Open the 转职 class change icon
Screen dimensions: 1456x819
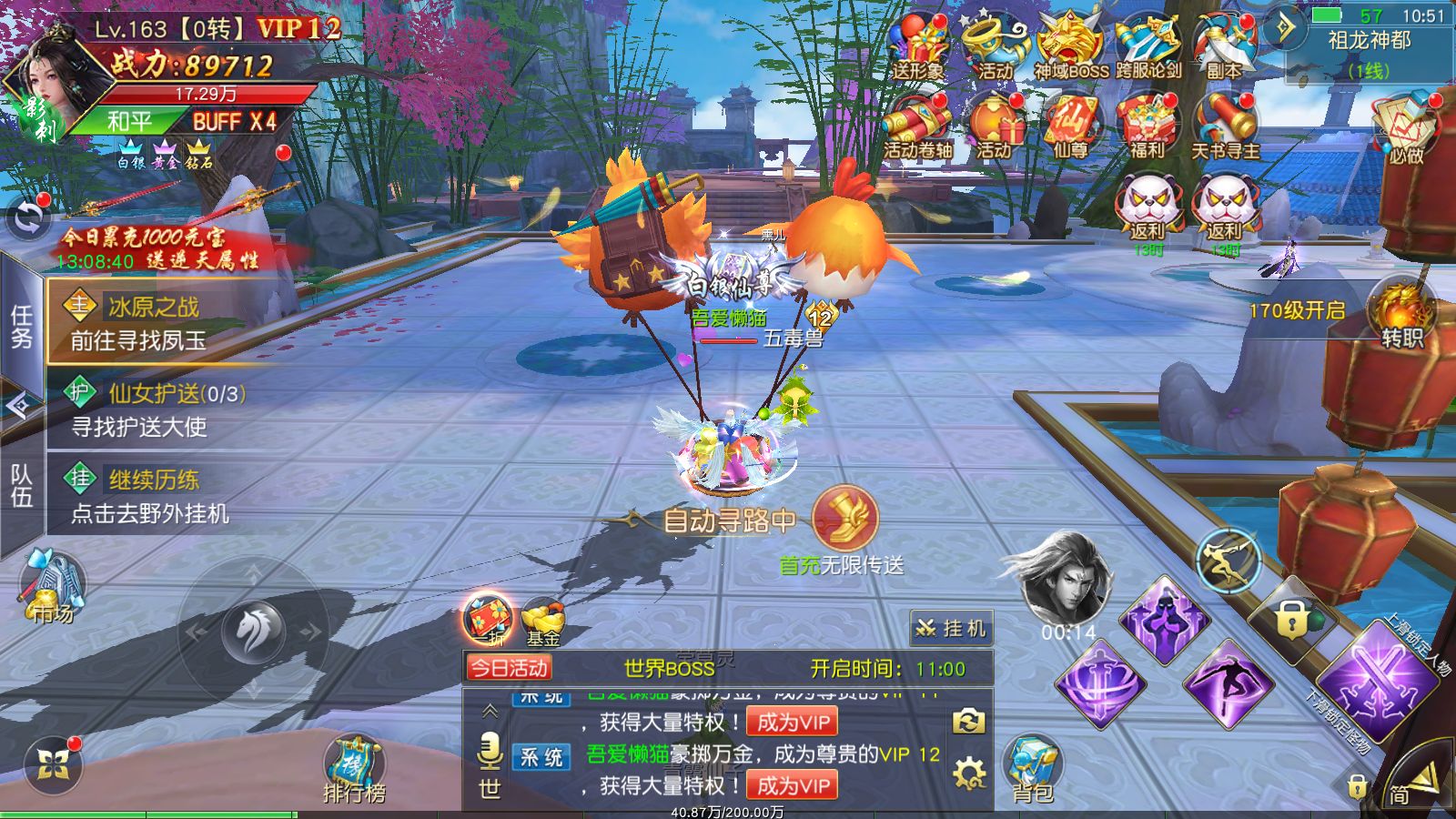click(x=1402, y=314)
